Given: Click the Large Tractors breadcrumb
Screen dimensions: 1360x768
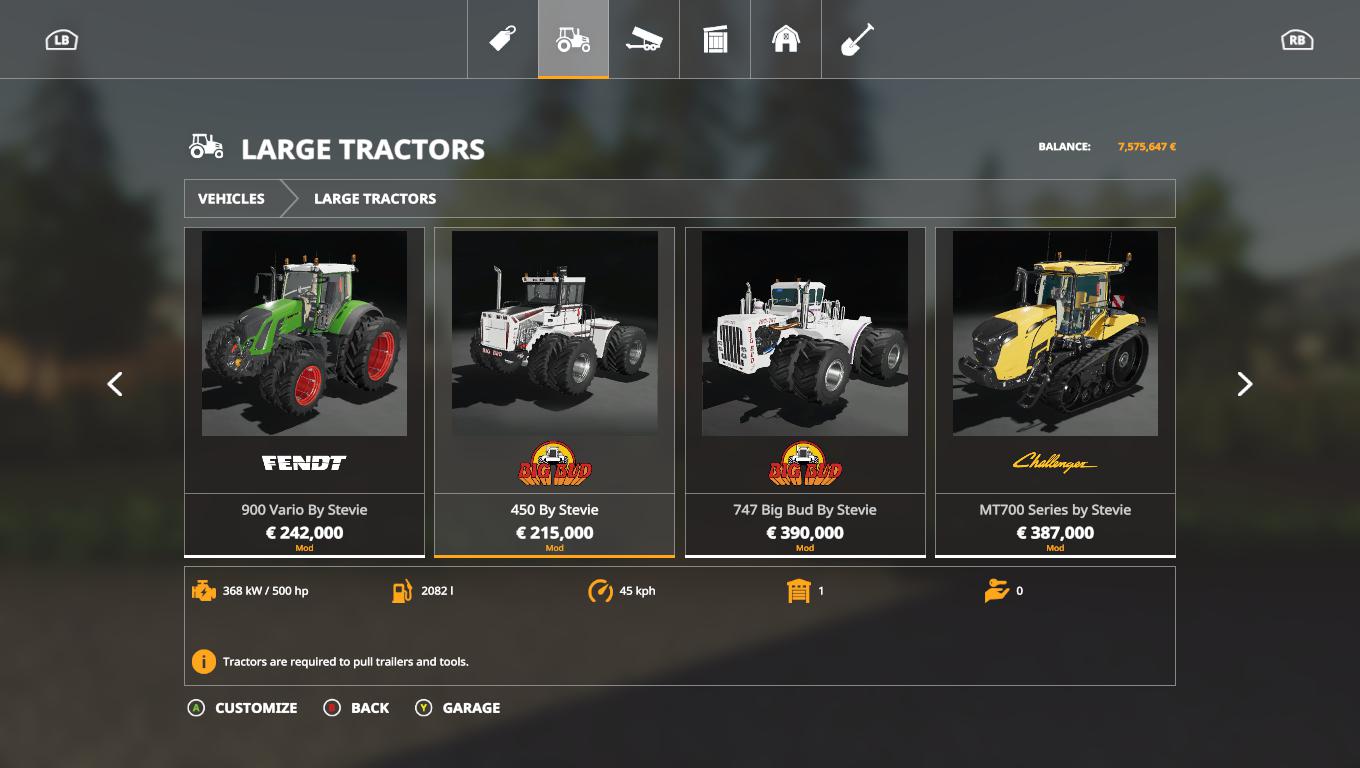Looking at the screenshot, I should click(375, 198).
